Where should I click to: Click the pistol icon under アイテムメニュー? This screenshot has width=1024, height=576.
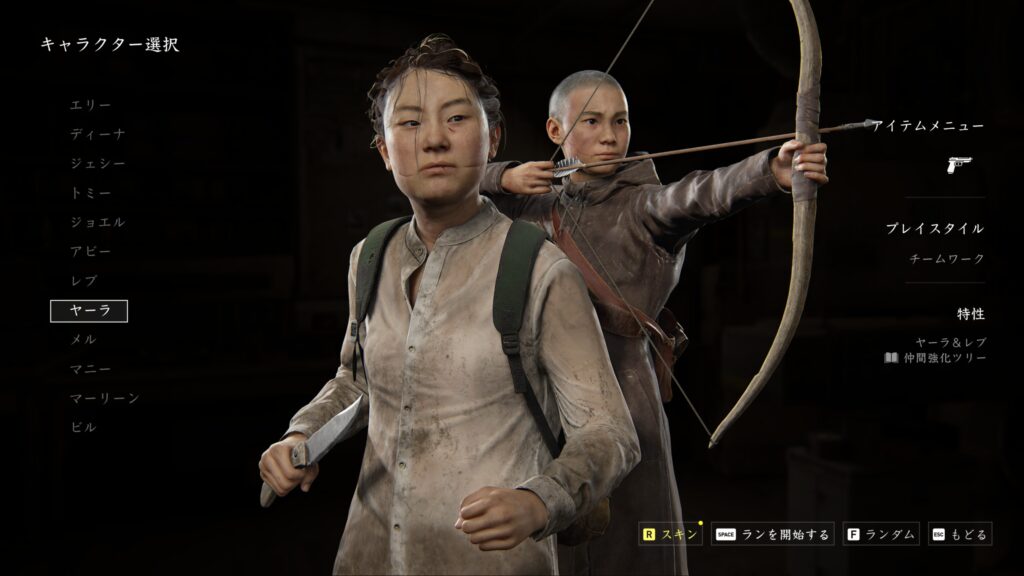point(959,164)
